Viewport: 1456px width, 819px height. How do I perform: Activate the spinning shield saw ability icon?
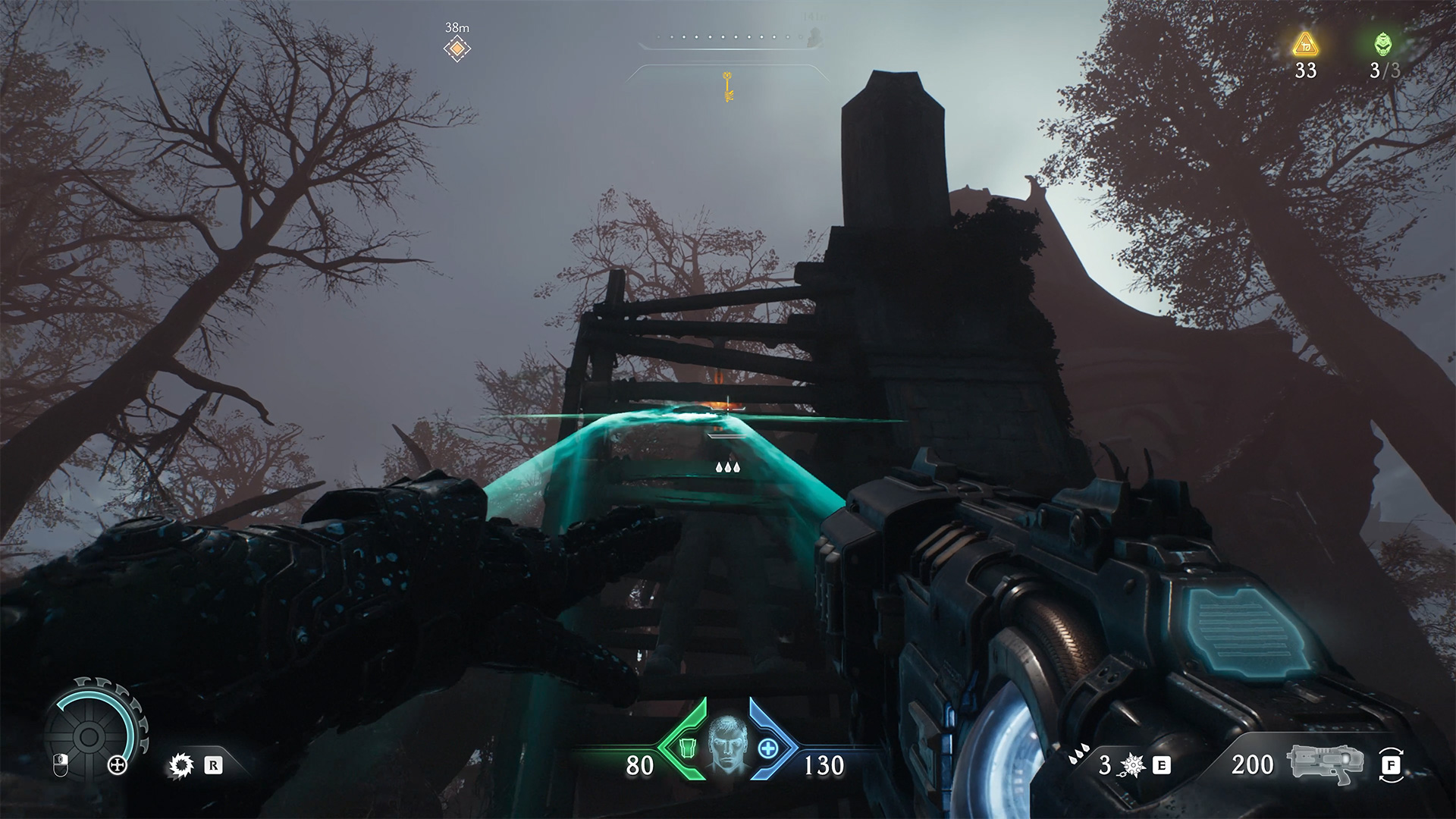click(180, 765)
